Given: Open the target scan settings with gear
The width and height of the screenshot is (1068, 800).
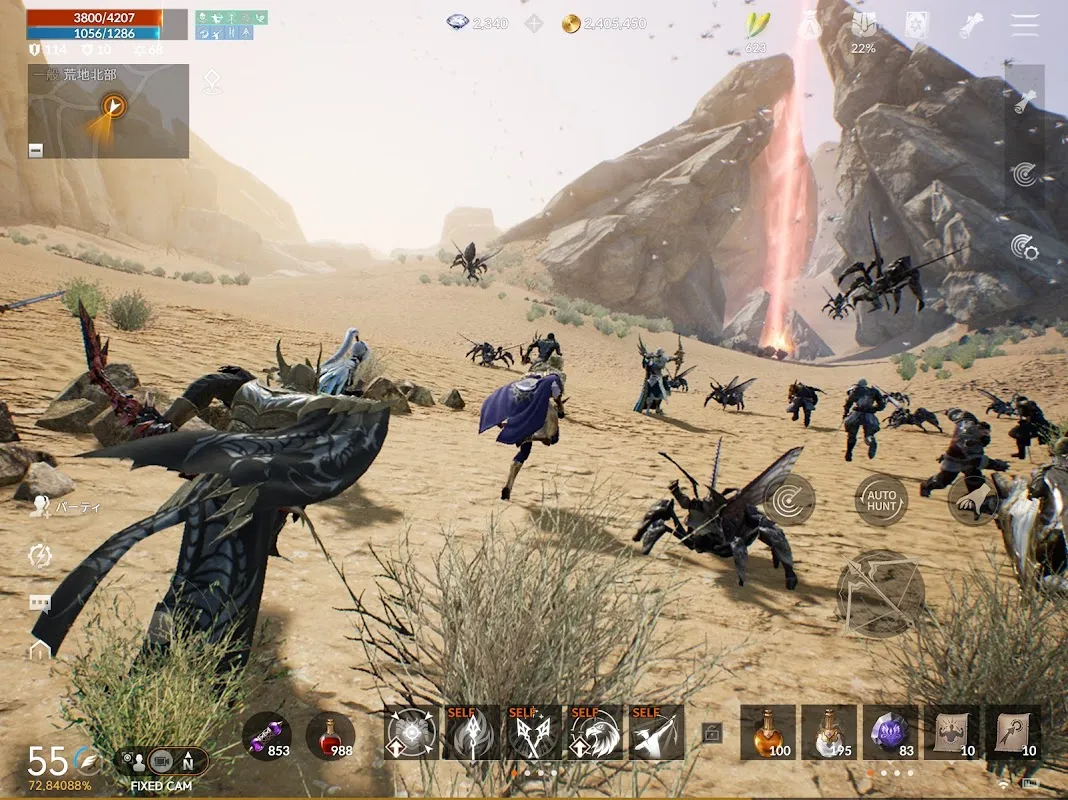Looking at the screenshot, I should tap(1024, 247).
